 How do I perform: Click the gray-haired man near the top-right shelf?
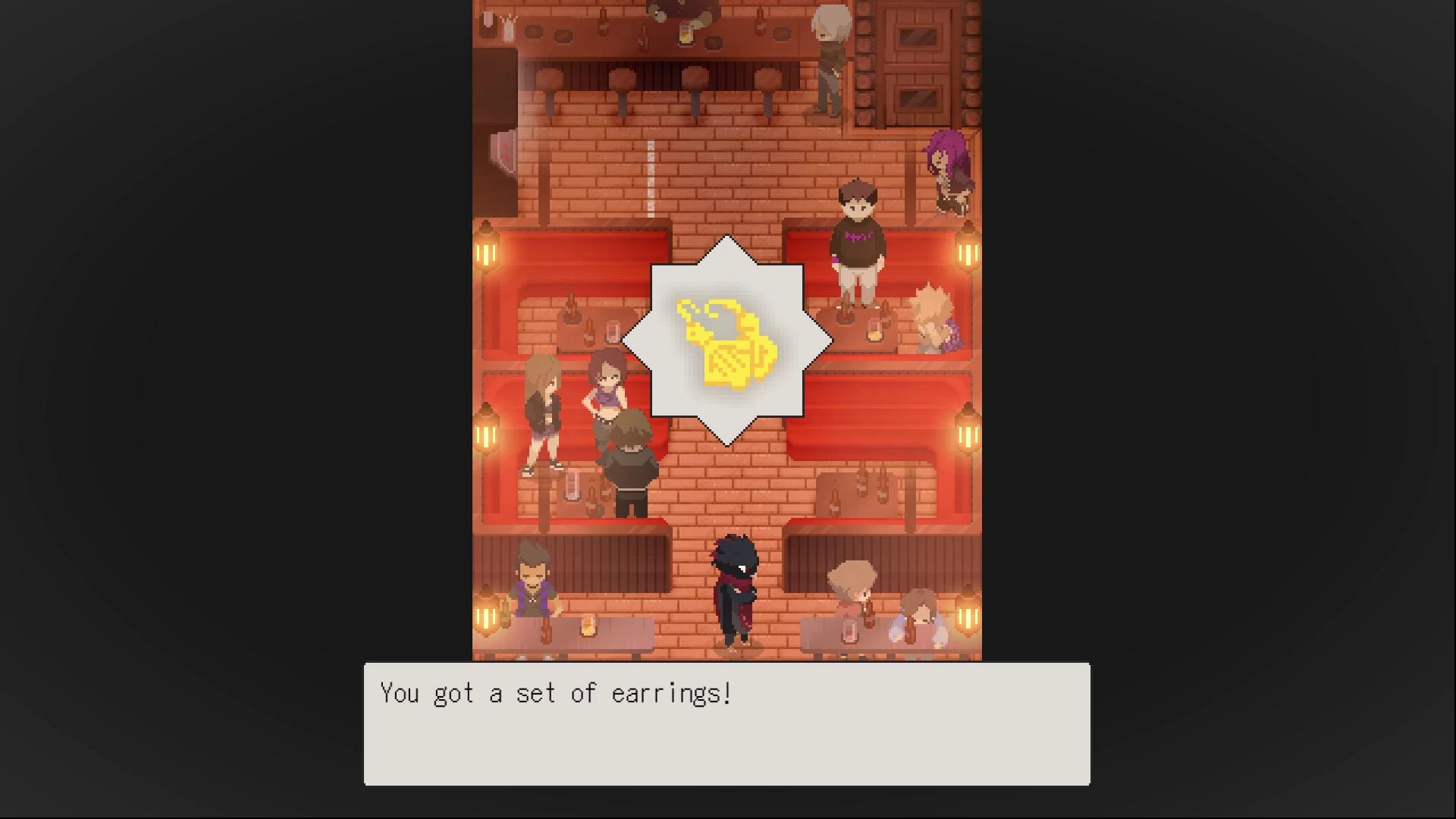(829, 53)
